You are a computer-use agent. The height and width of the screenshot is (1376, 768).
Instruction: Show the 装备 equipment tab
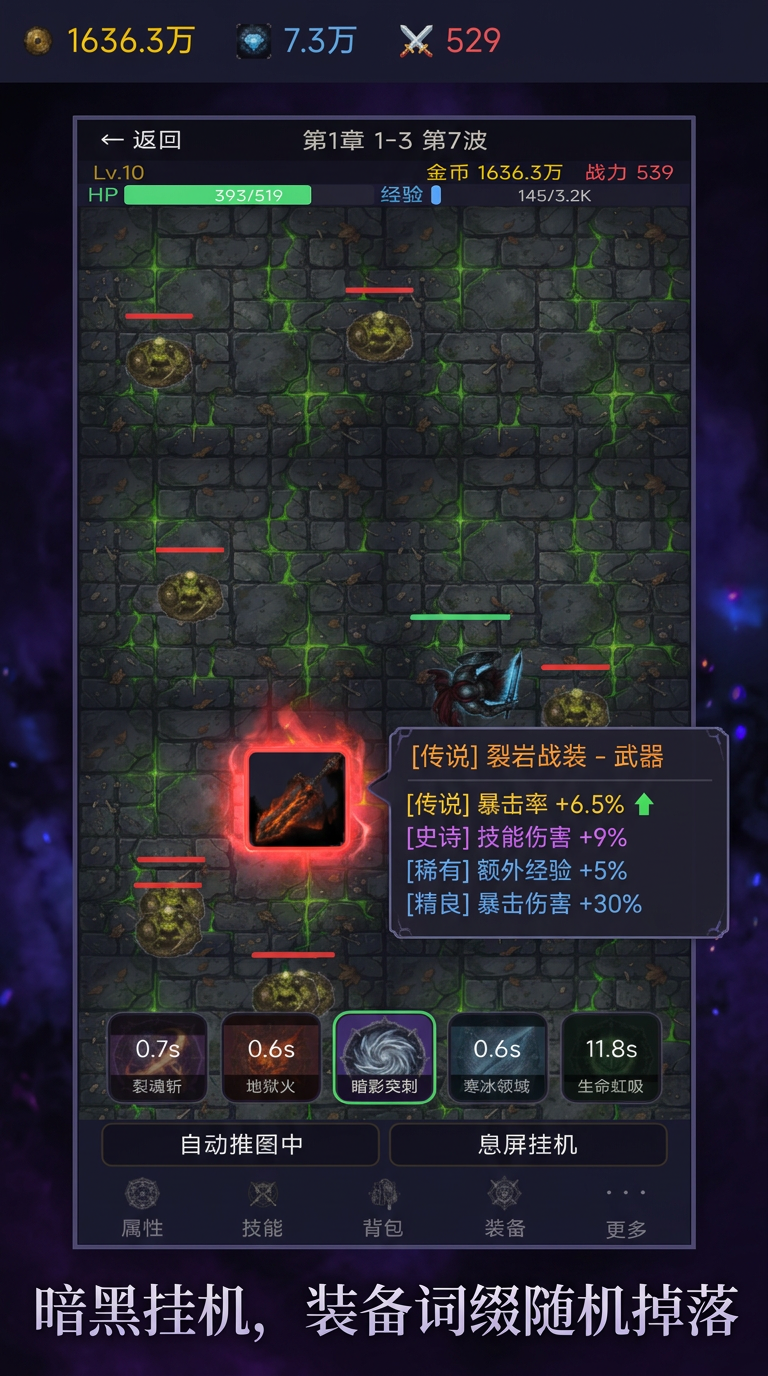(x=504, y=1210)
